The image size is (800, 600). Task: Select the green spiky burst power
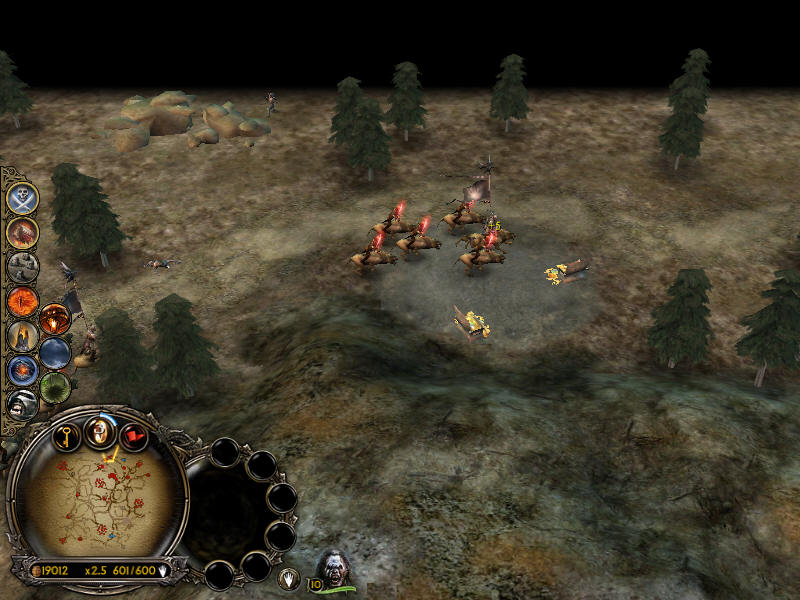click(x=55, y=387)
